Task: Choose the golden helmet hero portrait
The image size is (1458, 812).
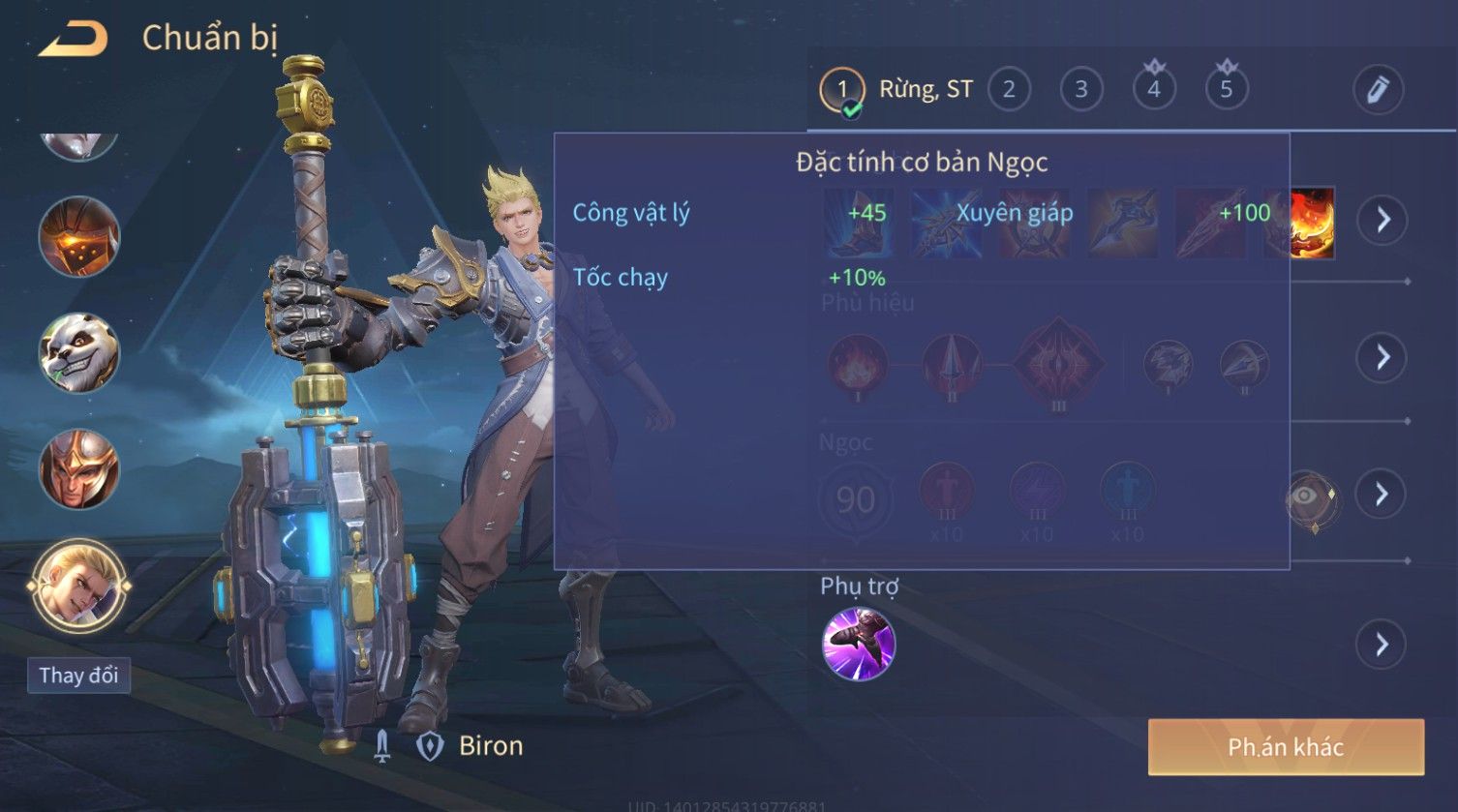Action: (78, 469)
